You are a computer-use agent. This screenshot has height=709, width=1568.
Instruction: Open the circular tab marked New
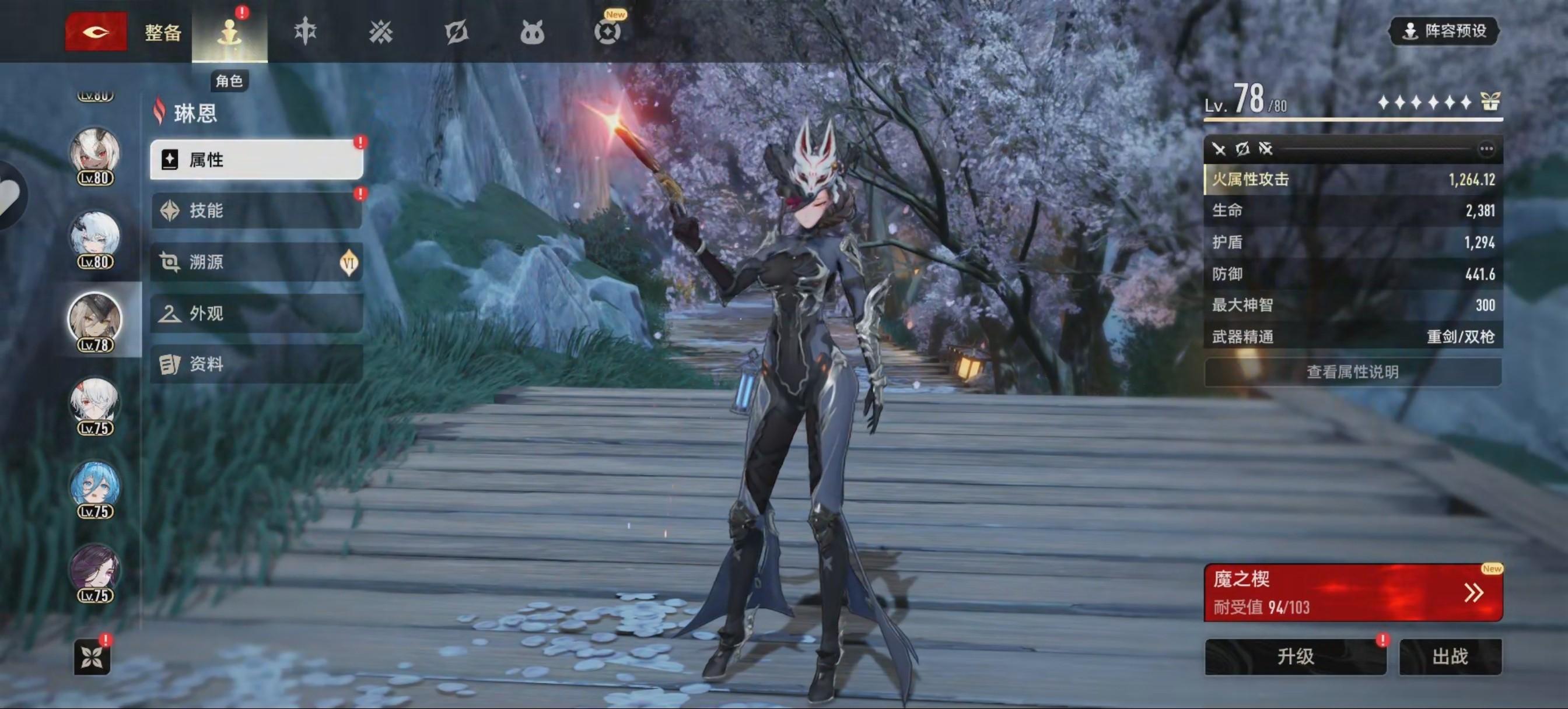pyautogui.click(x=607, y=31)
